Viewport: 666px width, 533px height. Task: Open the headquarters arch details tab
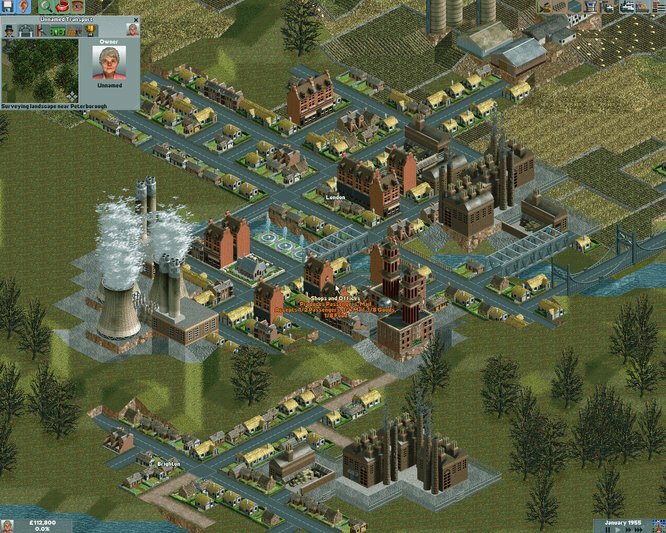[25, 31]
